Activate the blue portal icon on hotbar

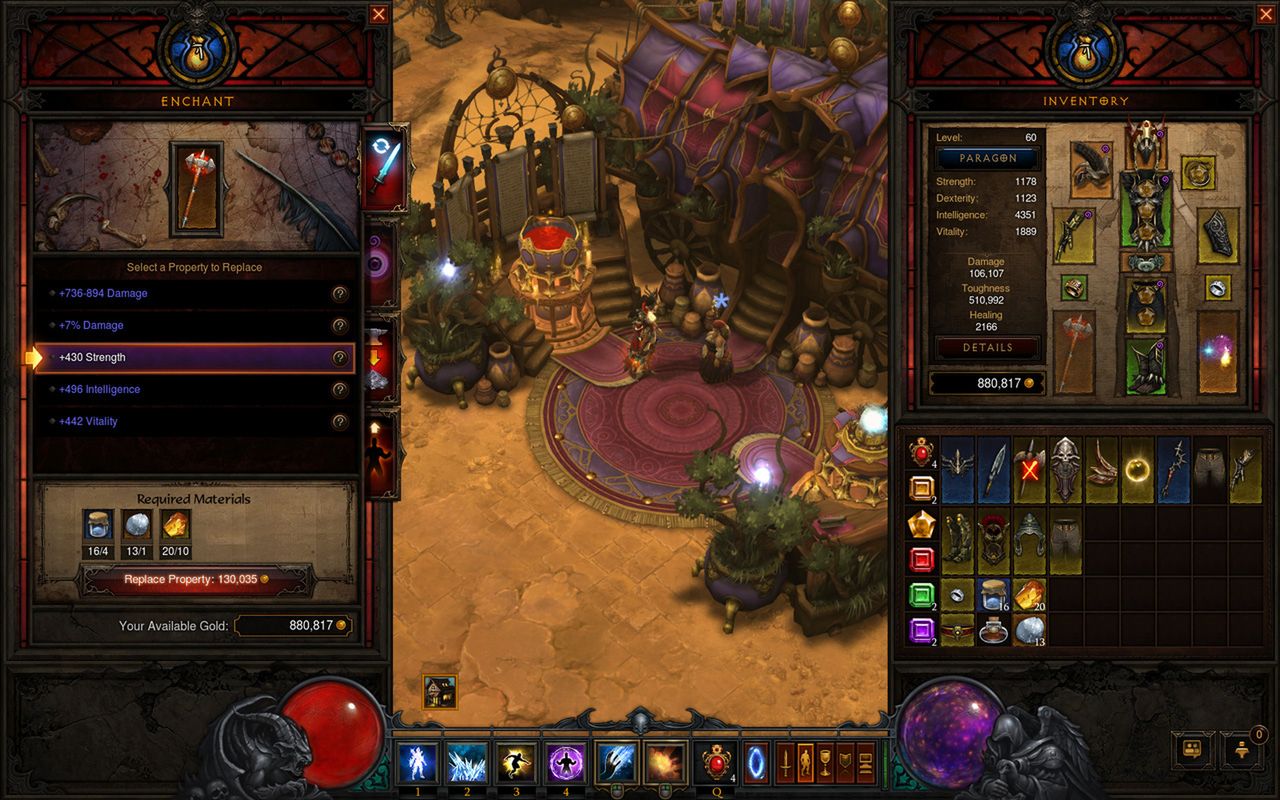click(x=756, y=762)
